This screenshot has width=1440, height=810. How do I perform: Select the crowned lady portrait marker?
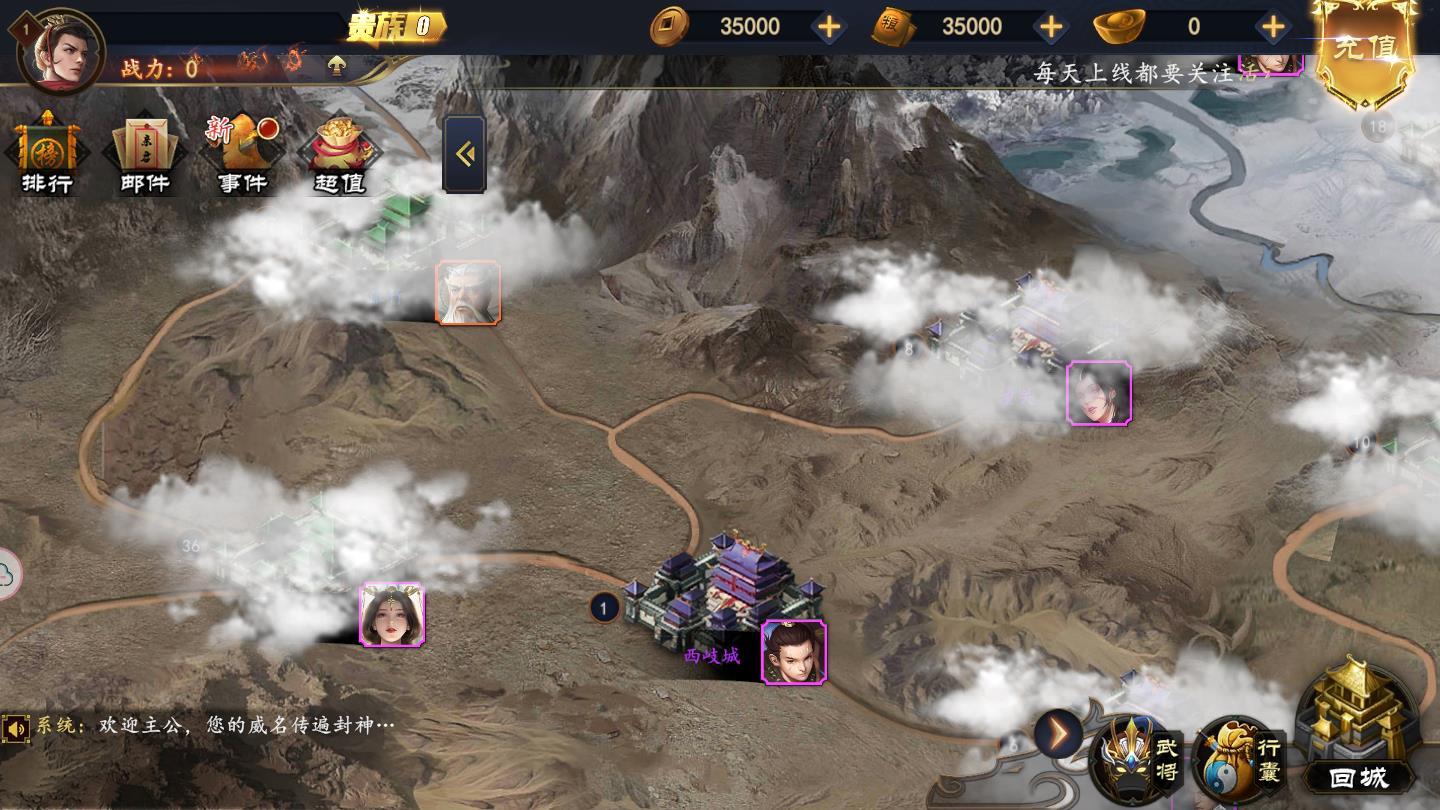(x=392, y=615)
